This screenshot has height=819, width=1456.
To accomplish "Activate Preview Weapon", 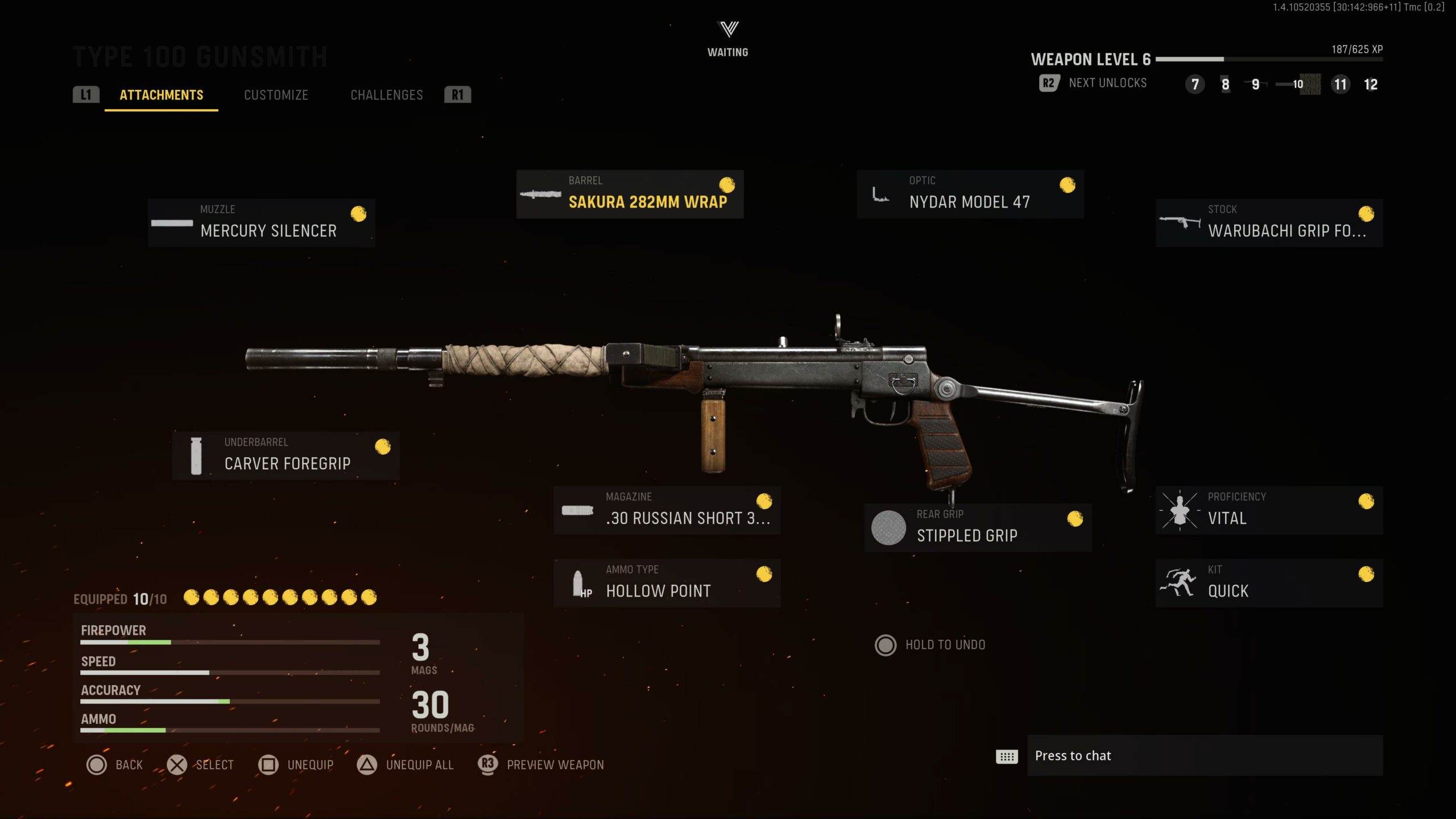I will tap(541, 765).
